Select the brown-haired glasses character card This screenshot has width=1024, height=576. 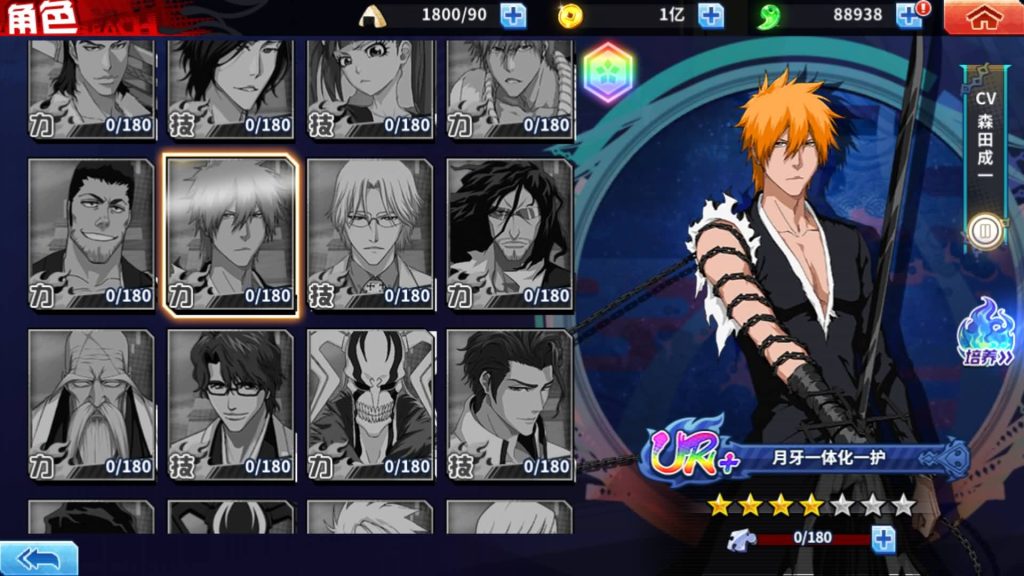(231, 405)
